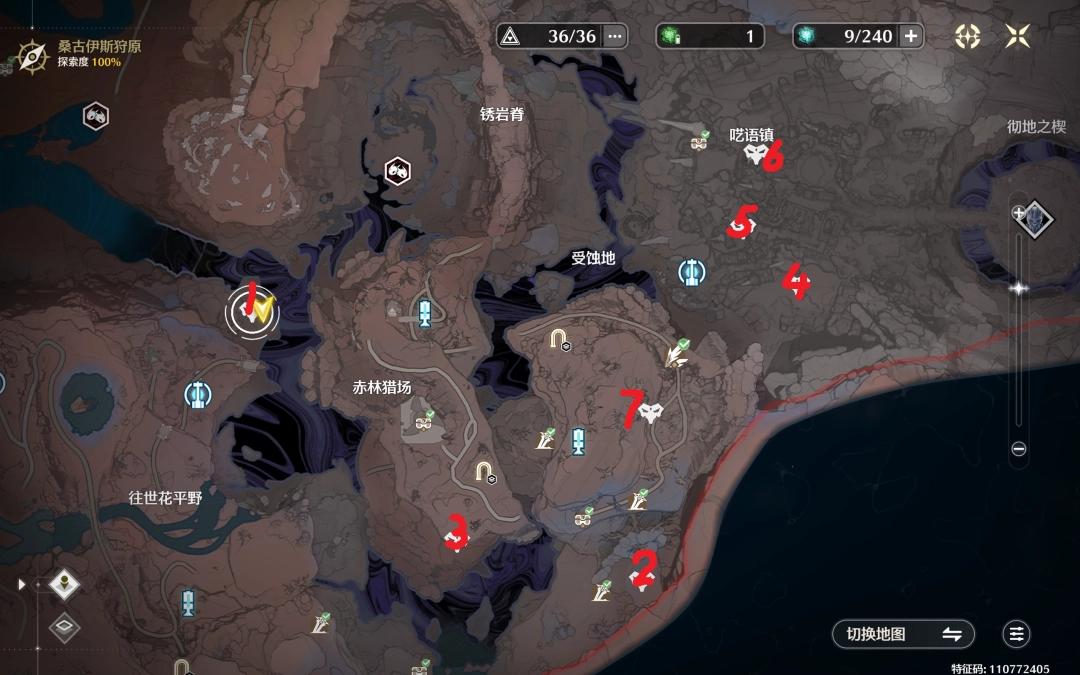Click the switch map (切换地图) button
This screenshot has width=1080, height=675.
tap(903, 634)
